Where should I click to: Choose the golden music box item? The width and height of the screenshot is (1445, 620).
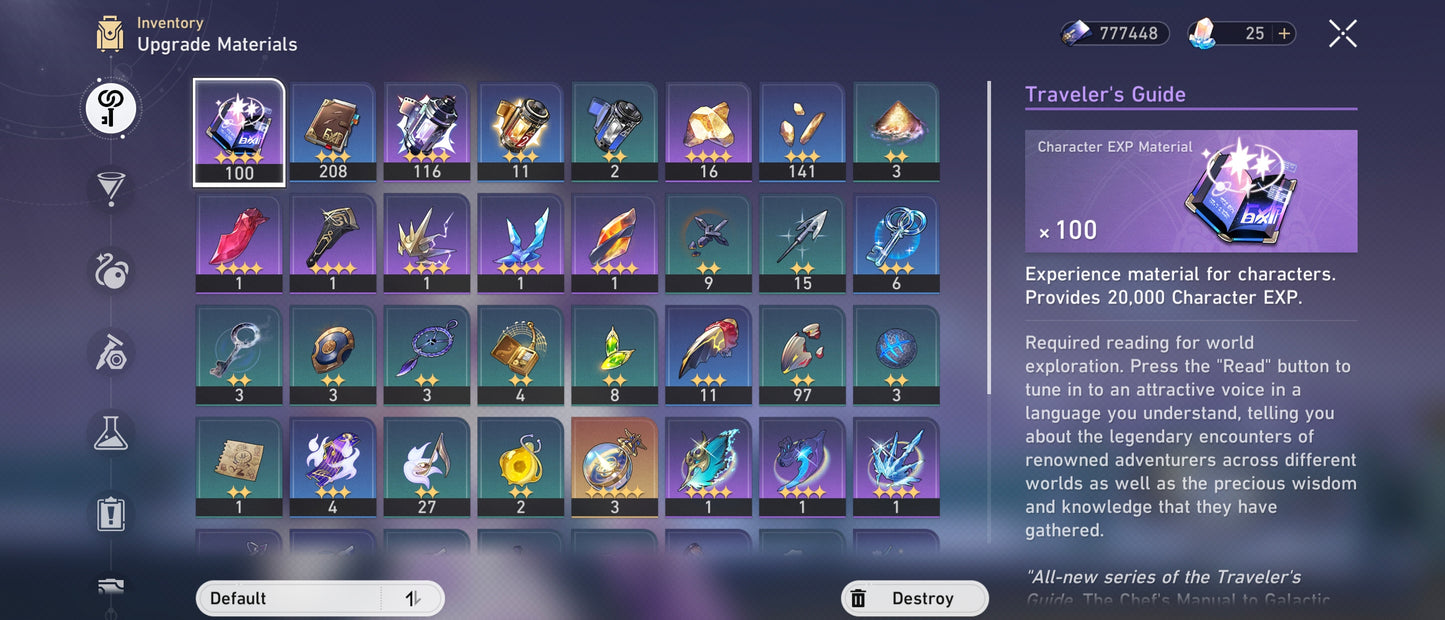coord(520,354)
